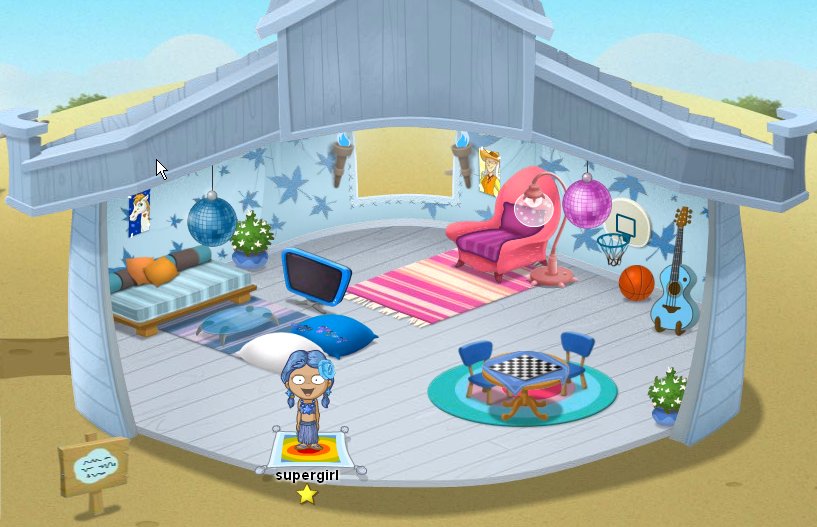
Task: Click the supergirl player name label
Action: (x=307, y=476)
